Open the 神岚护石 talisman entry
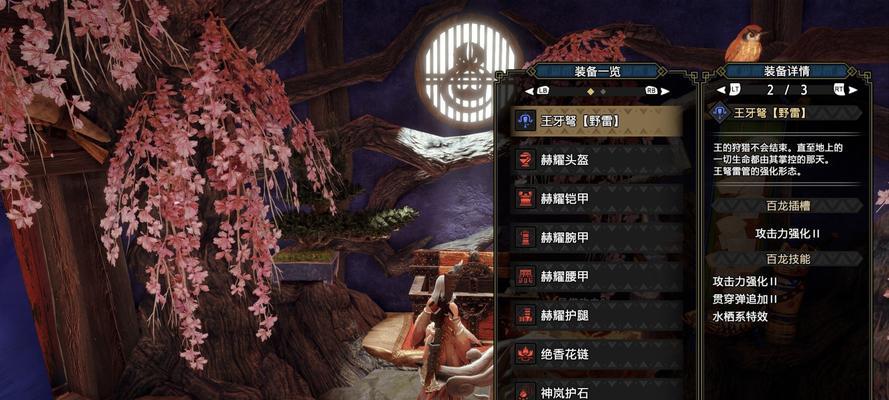The width and height of the screenshot is (889, 400). coord(596,389)
